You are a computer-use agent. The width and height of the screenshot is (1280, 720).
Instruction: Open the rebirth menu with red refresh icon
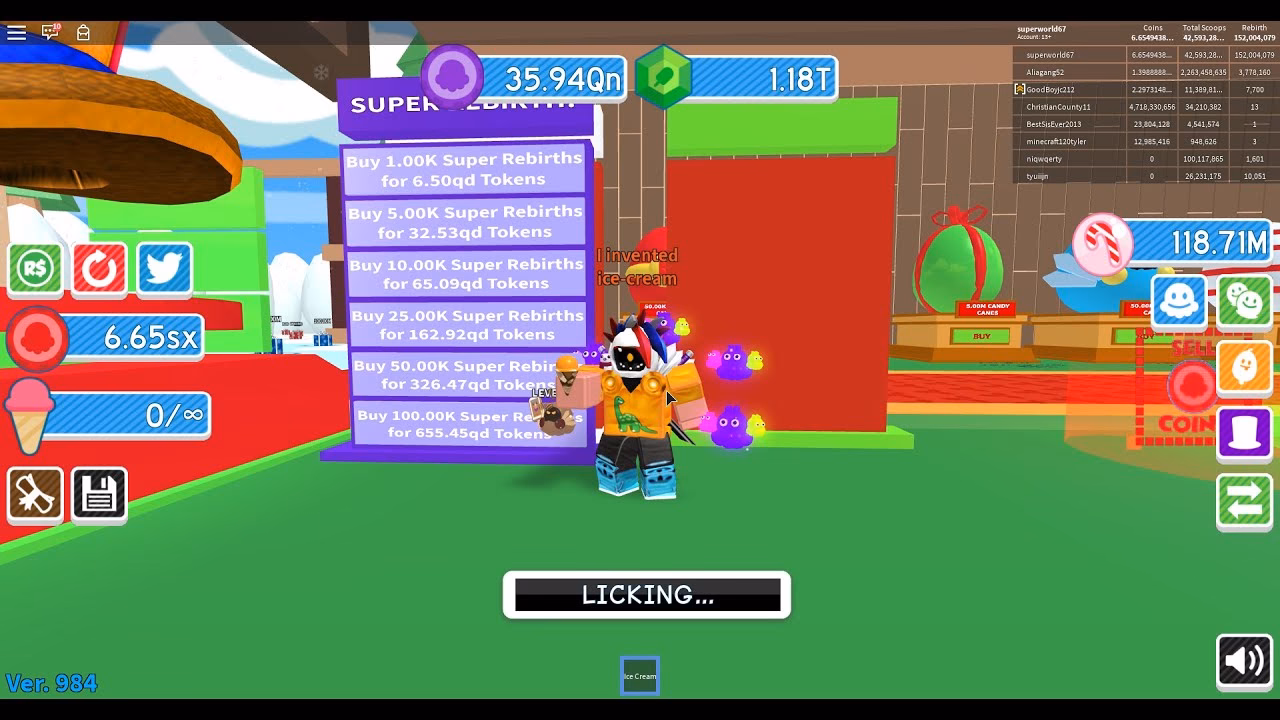[99, 269]
